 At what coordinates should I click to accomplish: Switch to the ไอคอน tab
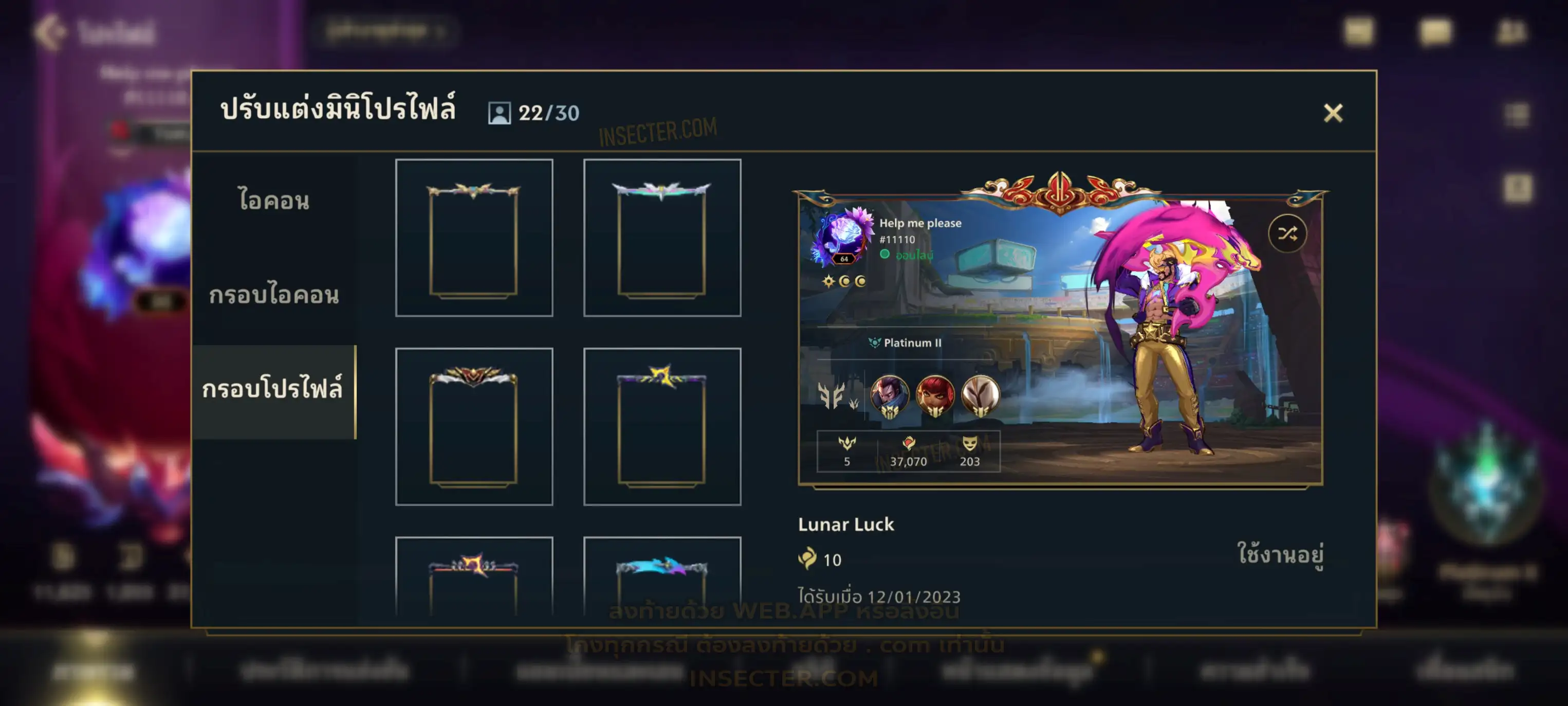tap(274, 201)
